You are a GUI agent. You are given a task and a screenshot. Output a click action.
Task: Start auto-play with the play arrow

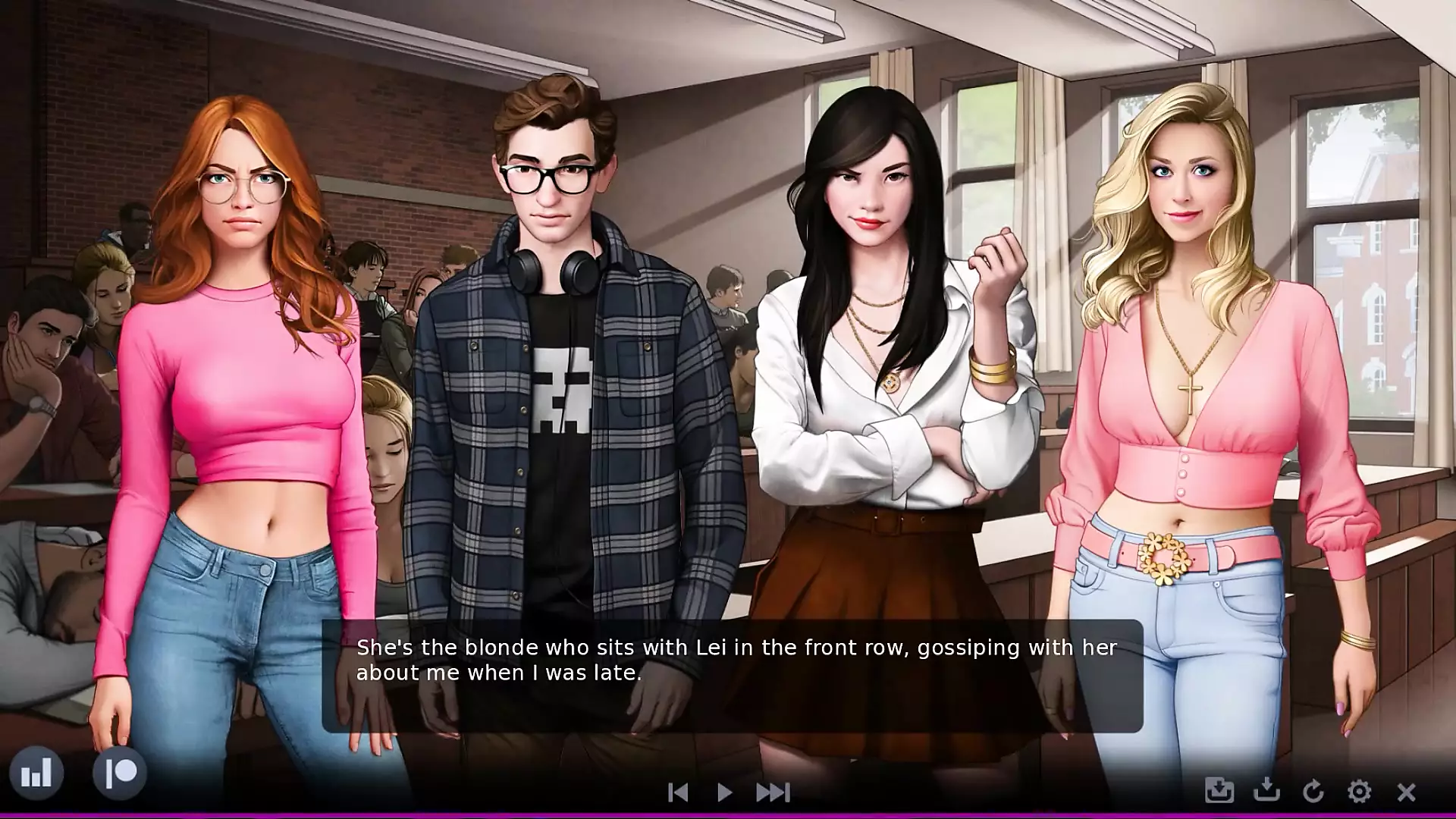[x=724, y=792]
